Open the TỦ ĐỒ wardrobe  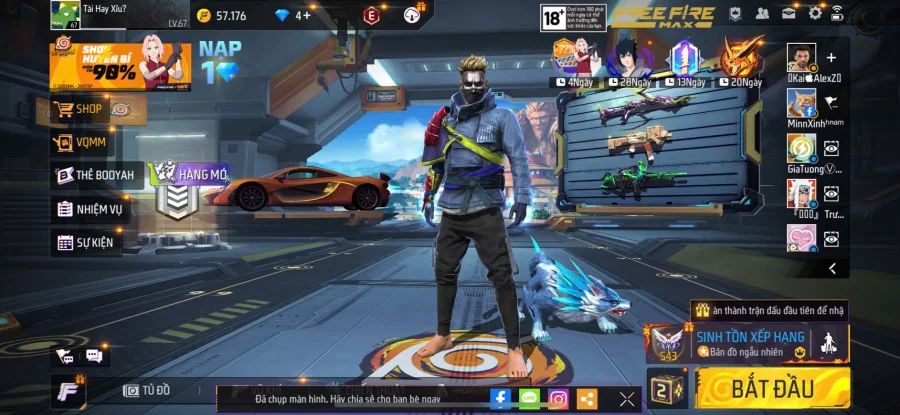pyautogui.click(x=146, y=390)
